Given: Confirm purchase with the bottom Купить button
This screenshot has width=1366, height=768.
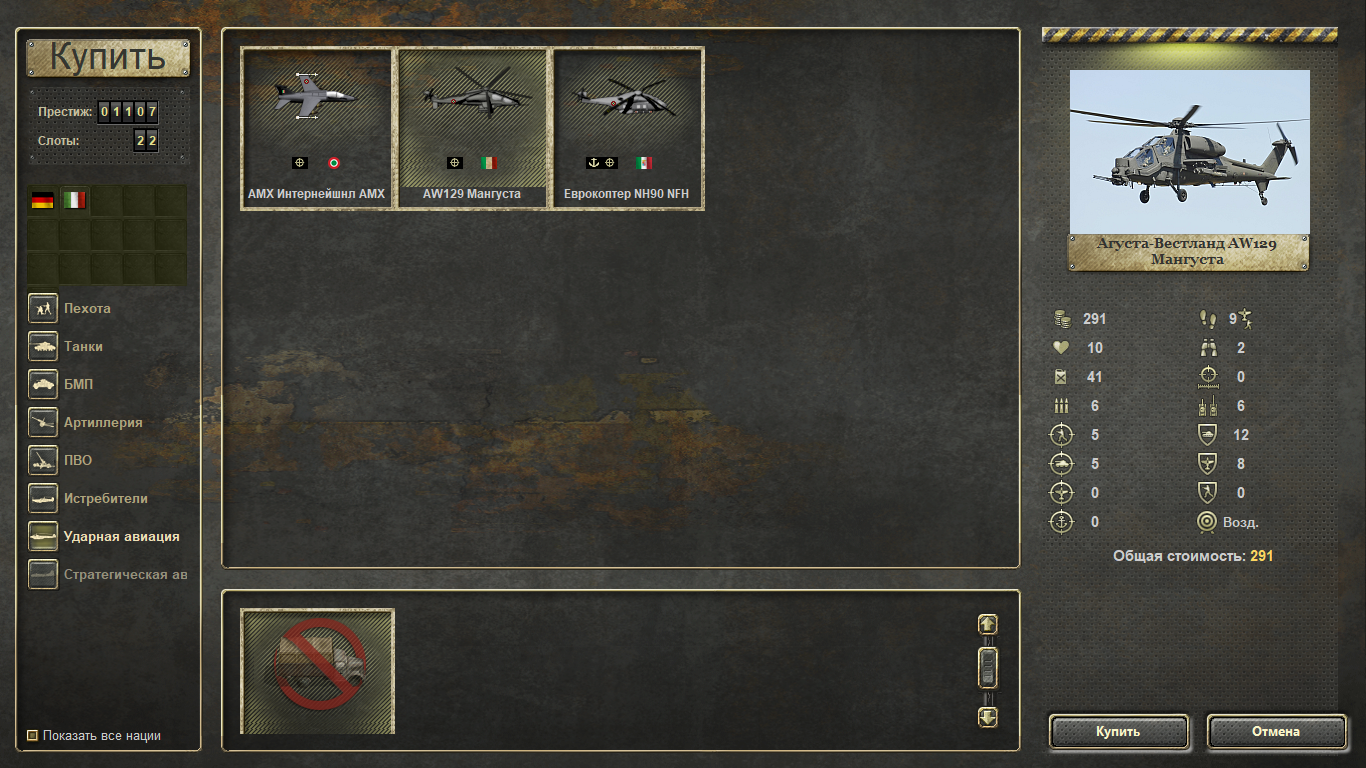Looking at the screenshot, I should click(1118, 732).
